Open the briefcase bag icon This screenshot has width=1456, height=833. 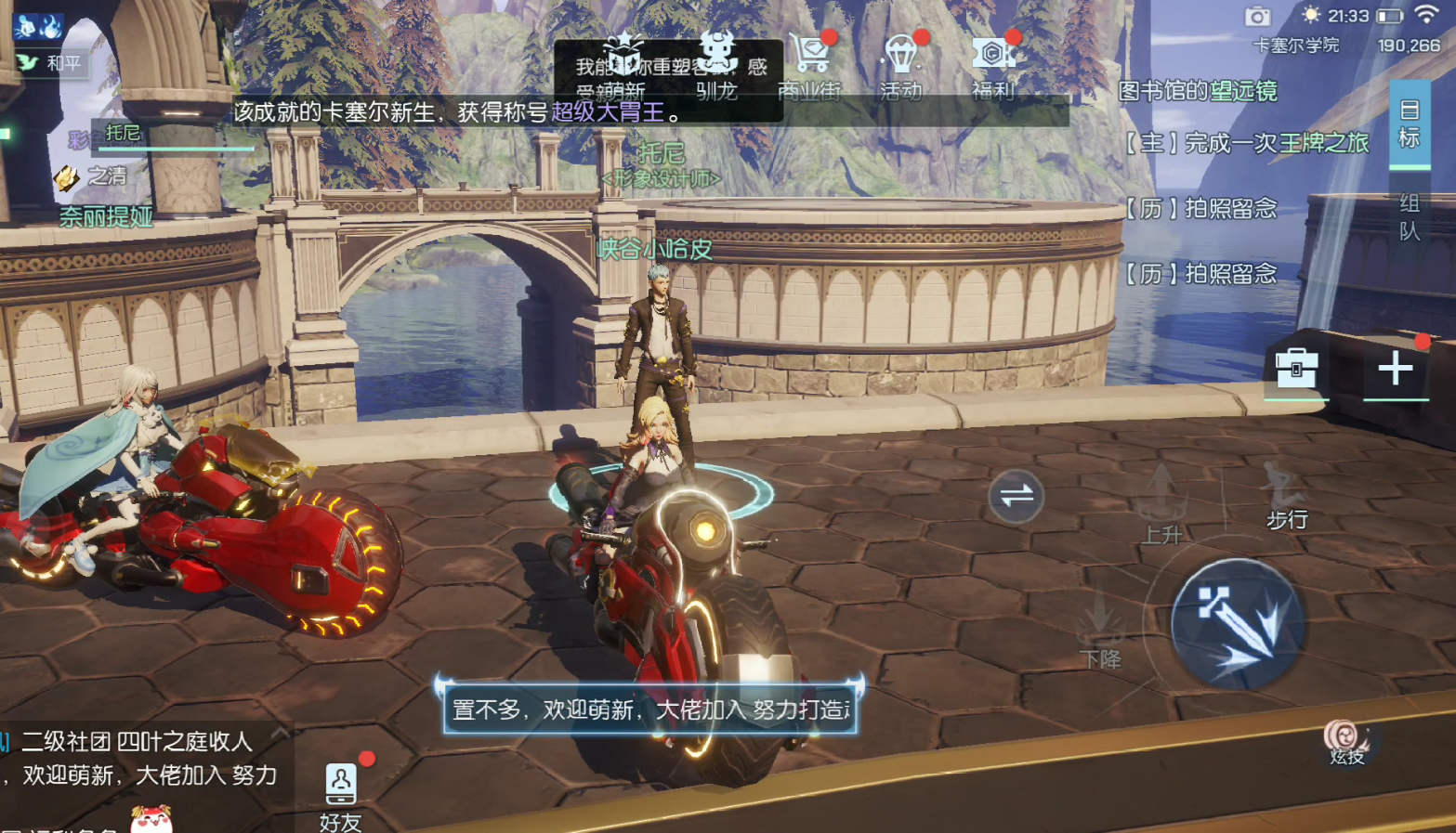[1296, 369]
